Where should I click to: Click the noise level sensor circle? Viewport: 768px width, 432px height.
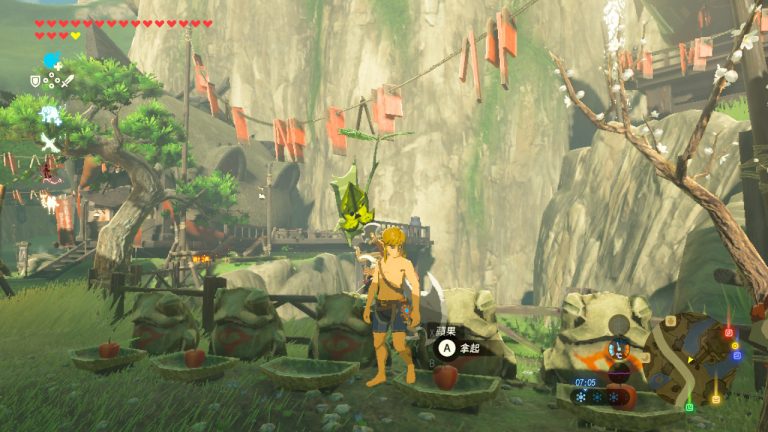coord(620,324)
